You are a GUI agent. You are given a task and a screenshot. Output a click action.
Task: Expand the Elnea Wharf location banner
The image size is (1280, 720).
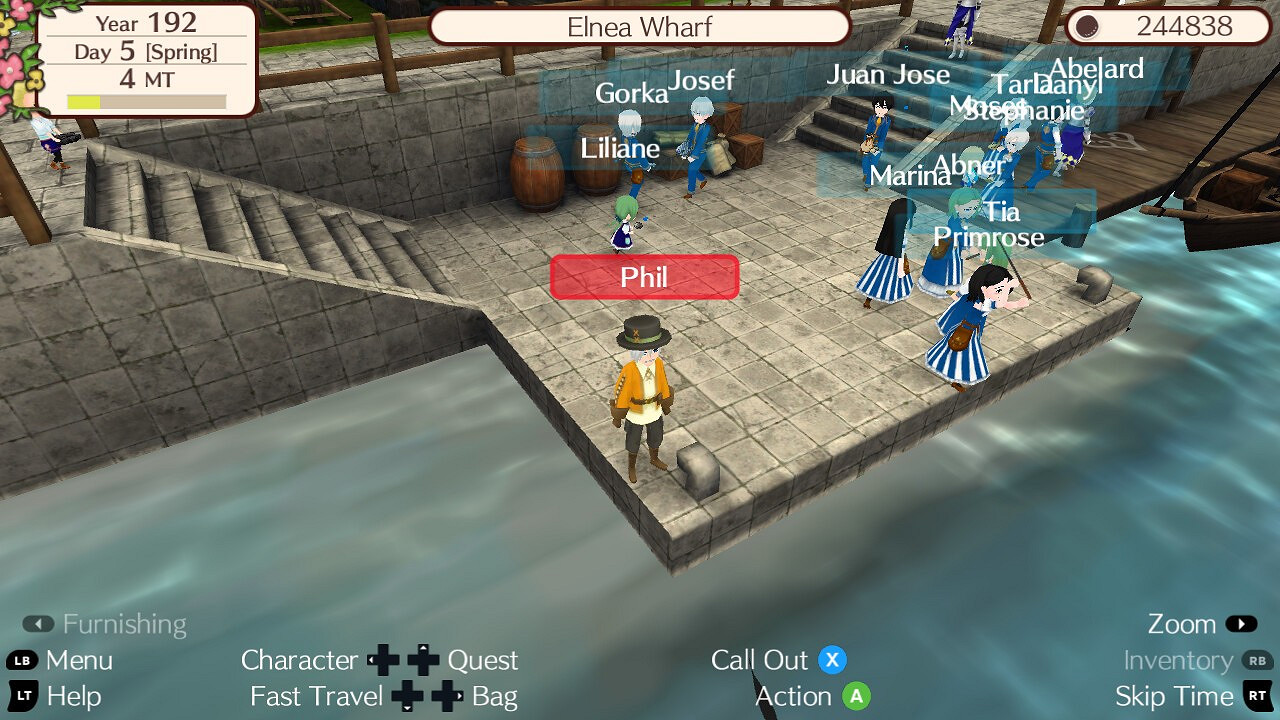(640, 27)
